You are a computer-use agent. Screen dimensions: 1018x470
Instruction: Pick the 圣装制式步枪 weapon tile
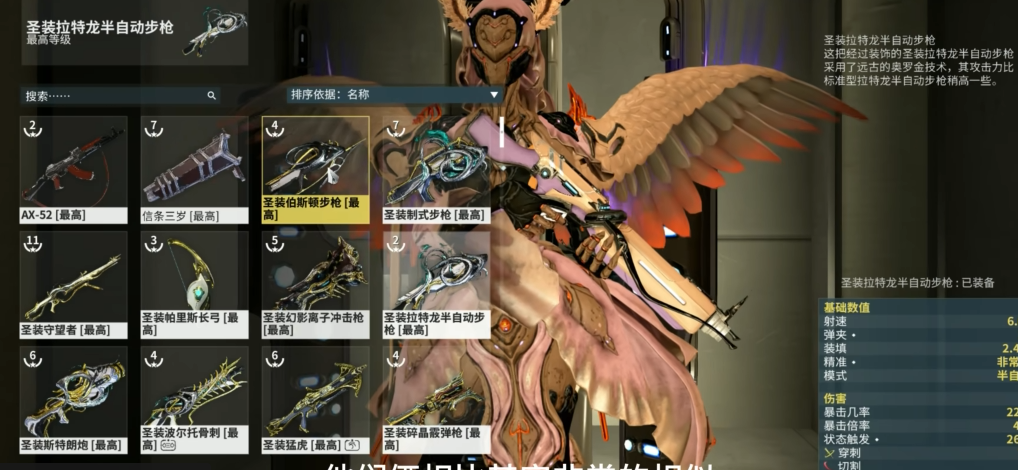(436, 168)
